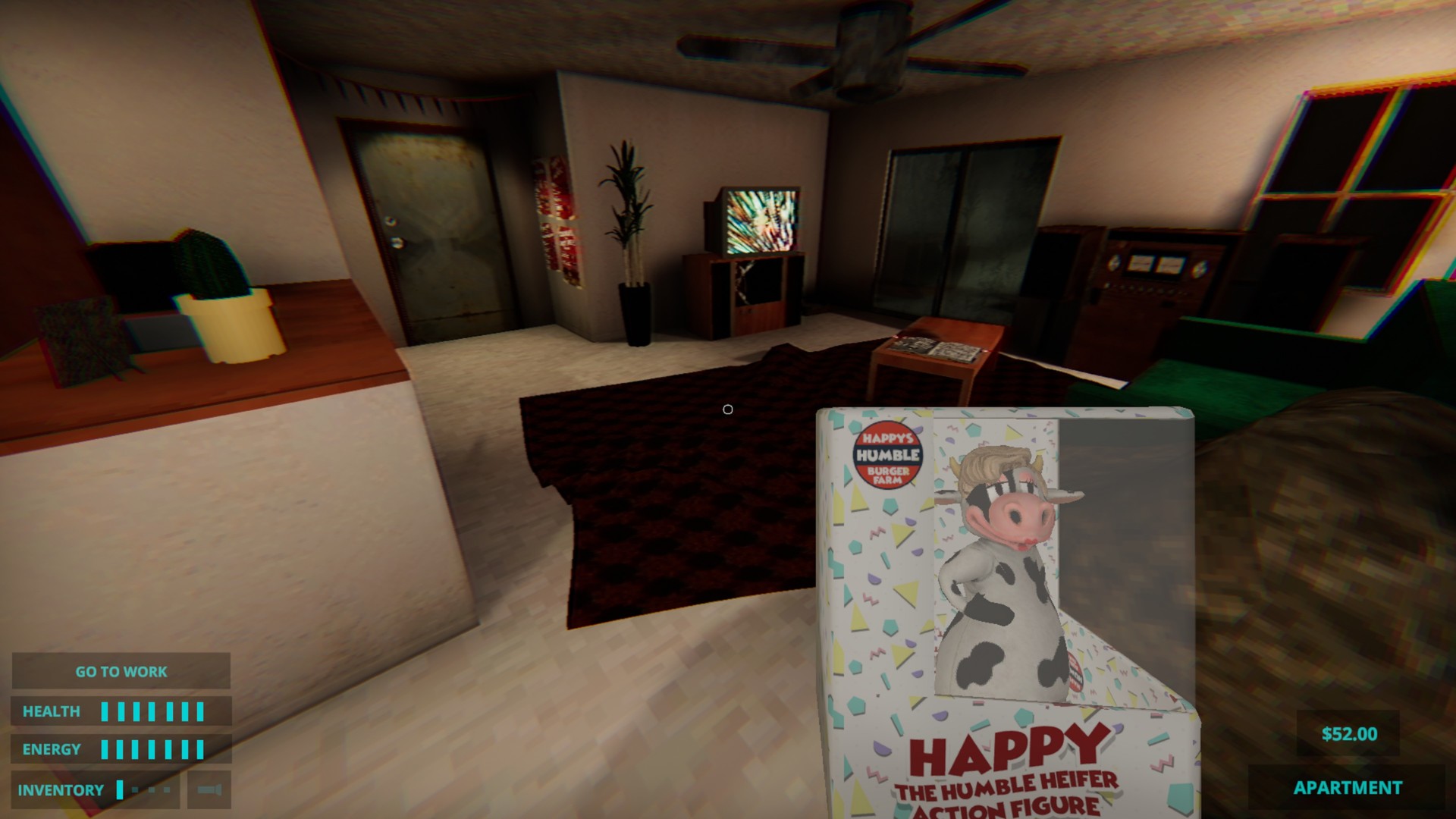Click the INVENTORY label
Image resolution: width=1456 pixels, height=819 pixels.
pyautogui.click(x=59, y=789)
